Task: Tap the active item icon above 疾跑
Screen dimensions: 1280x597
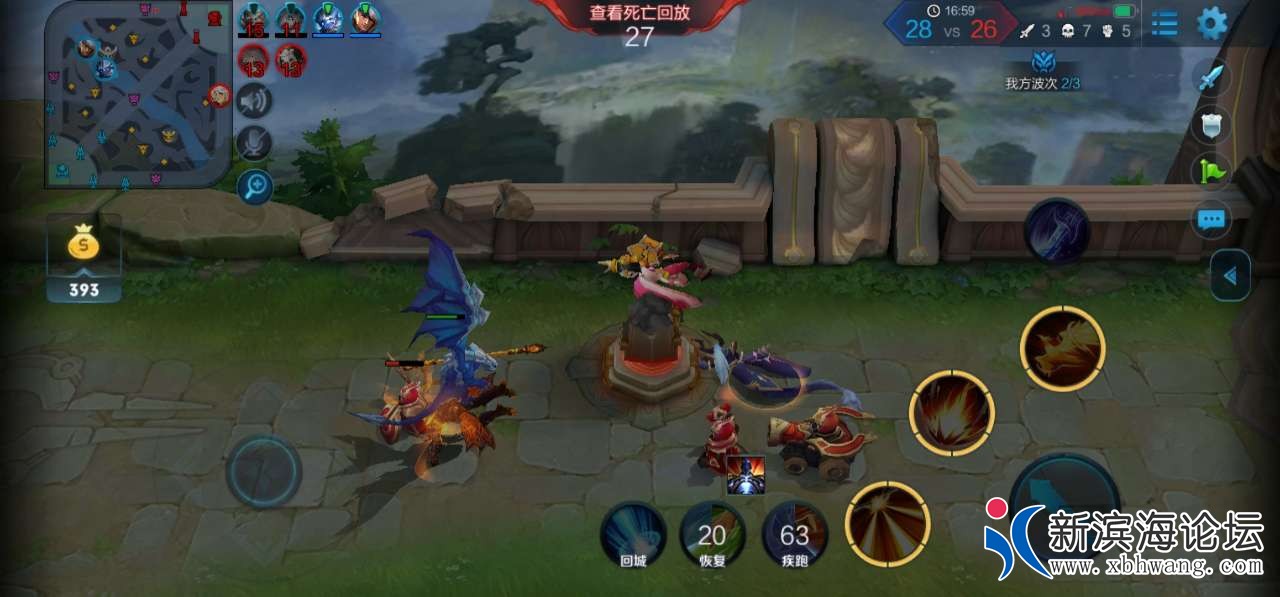Action: pyautogui.click(x=745, y=475)
